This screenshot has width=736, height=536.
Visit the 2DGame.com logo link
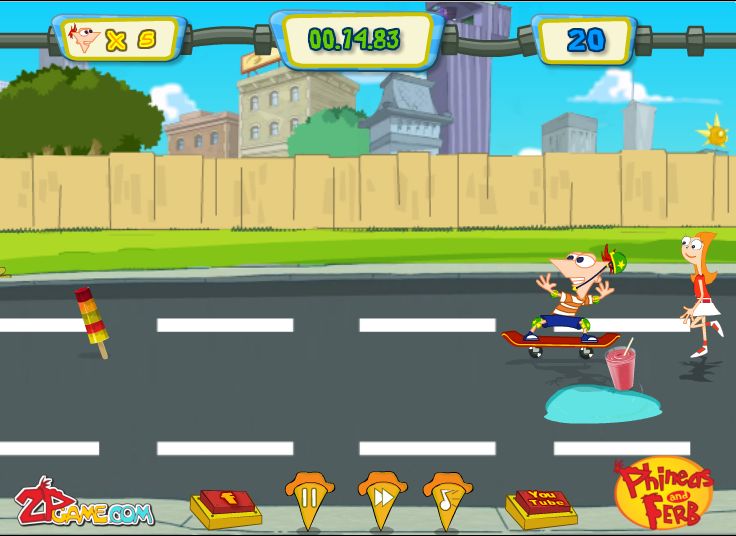[x=84, y=505]
